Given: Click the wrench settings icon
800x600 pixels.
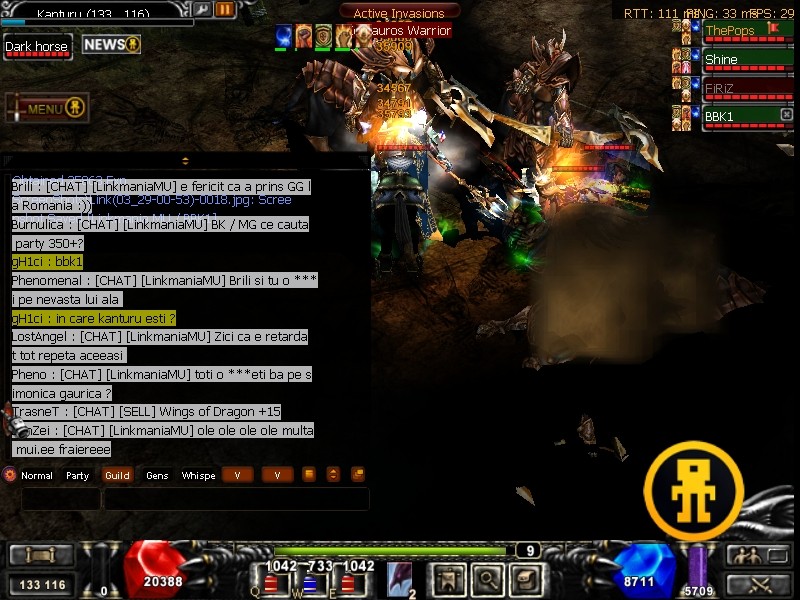Looking at the screenshot, I should pos(202,10).
